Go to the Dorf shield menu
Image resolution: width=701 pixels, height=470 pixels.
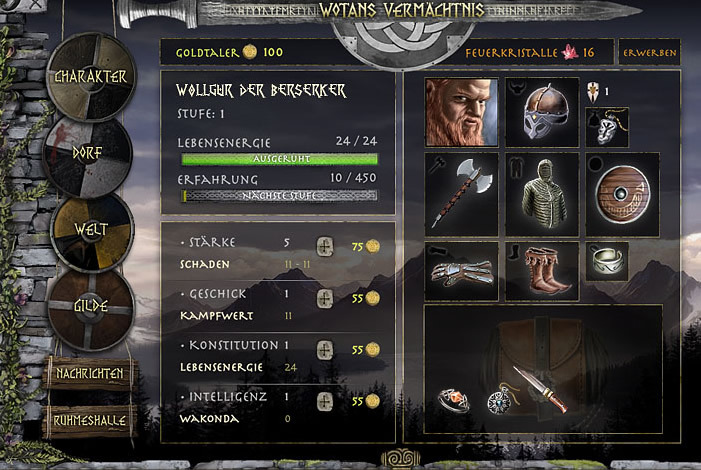(89, 157)
